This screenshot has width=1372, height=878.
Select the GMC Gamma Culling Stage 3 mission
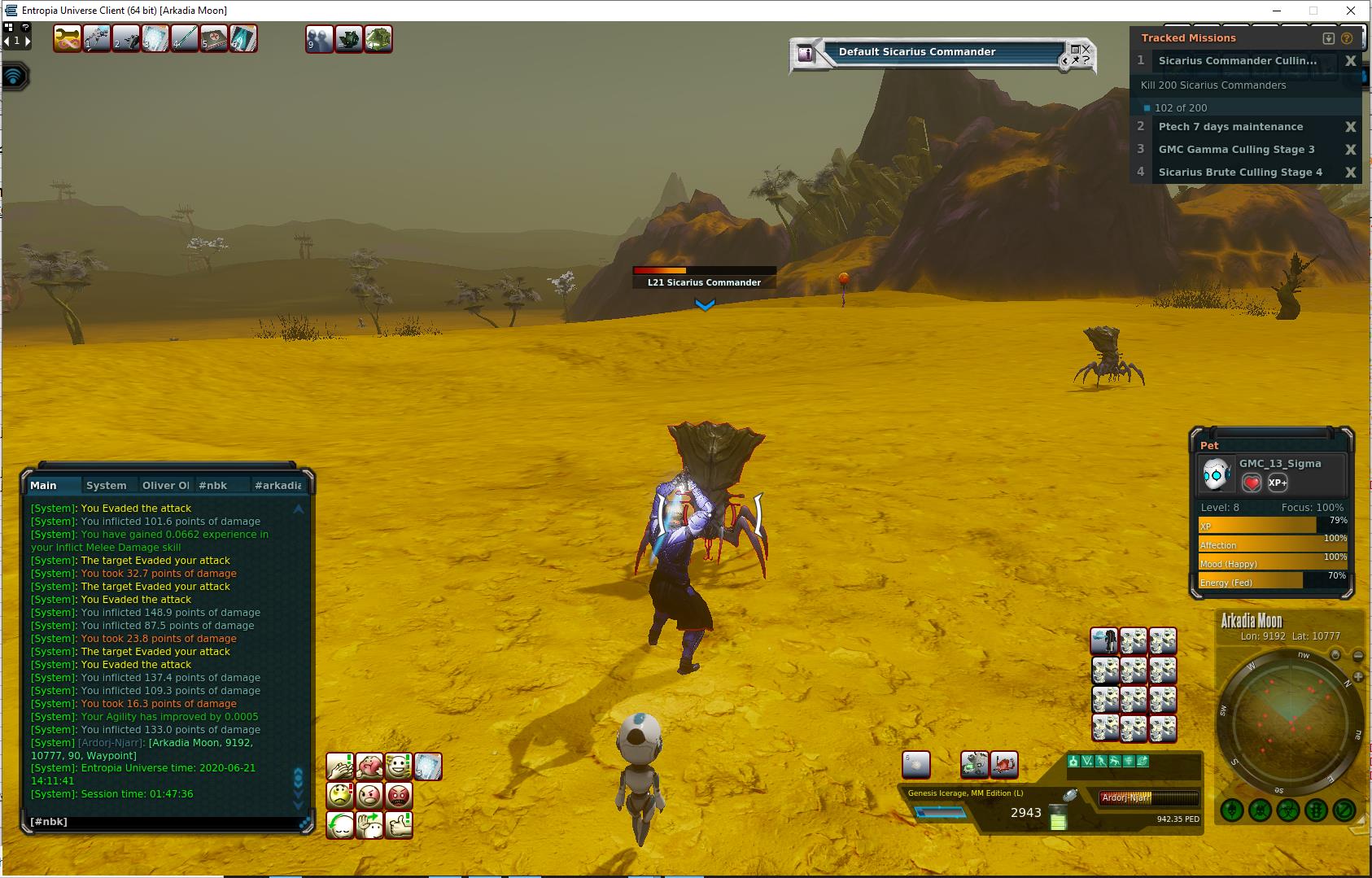point(1236,150)
